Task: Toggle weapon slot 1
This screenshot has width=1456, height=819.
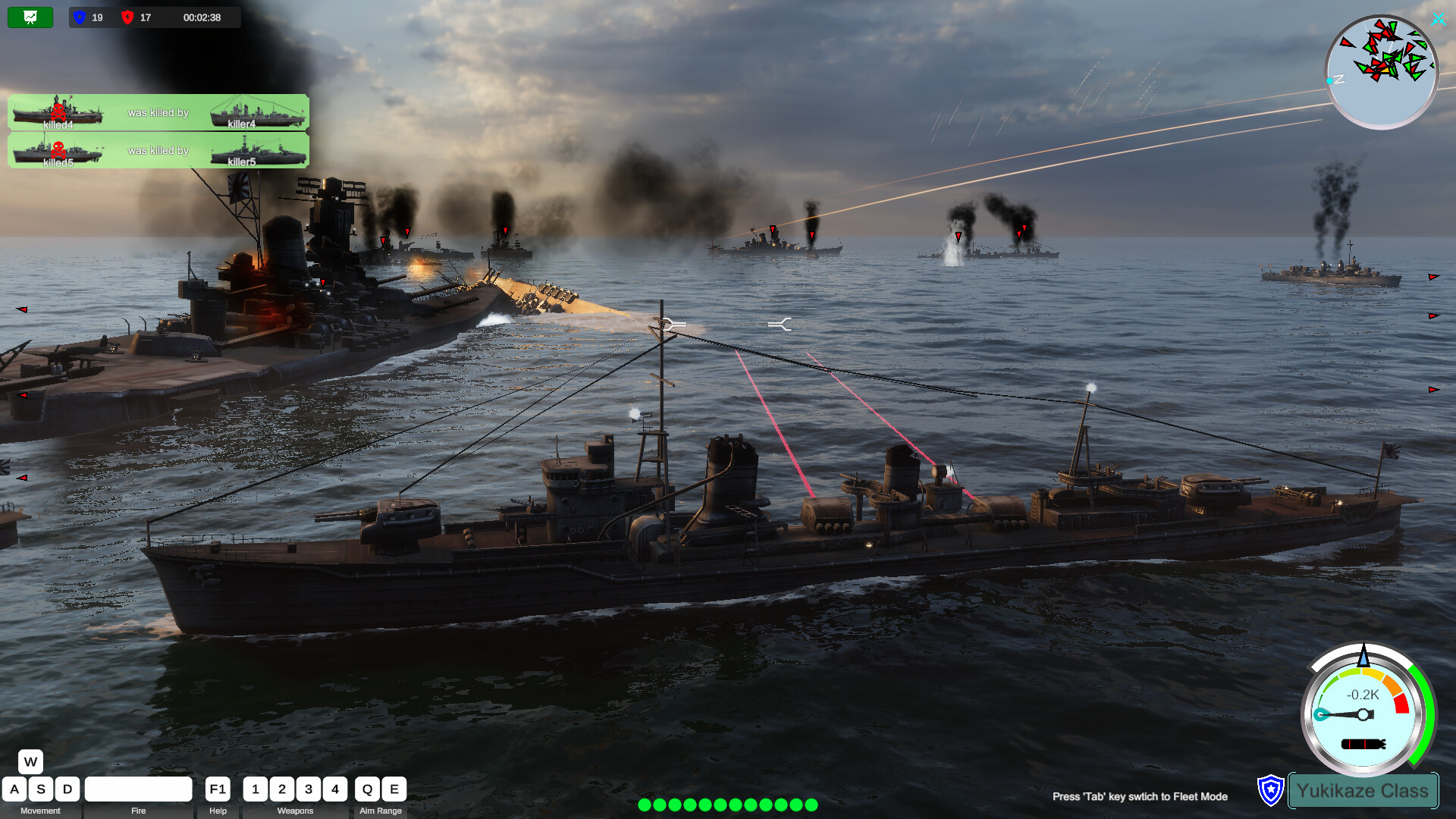Action: 256,789
